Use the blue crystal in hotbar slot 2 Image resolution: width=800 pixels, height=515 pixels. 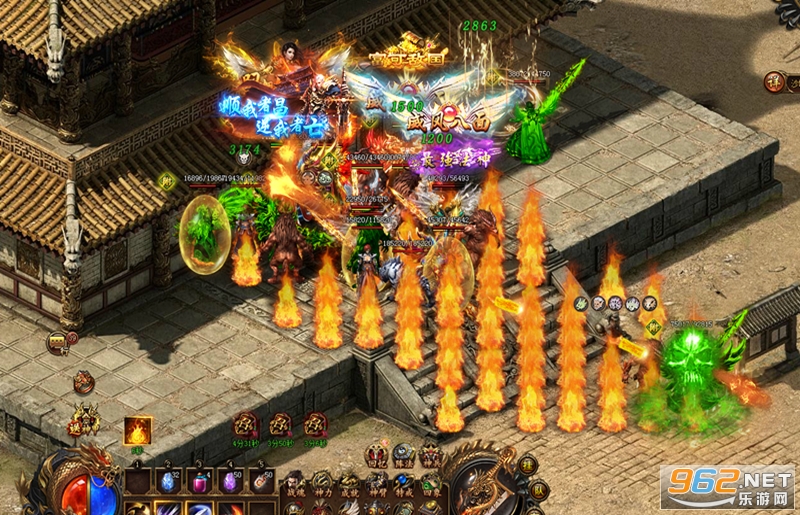(x=169, y=481)
